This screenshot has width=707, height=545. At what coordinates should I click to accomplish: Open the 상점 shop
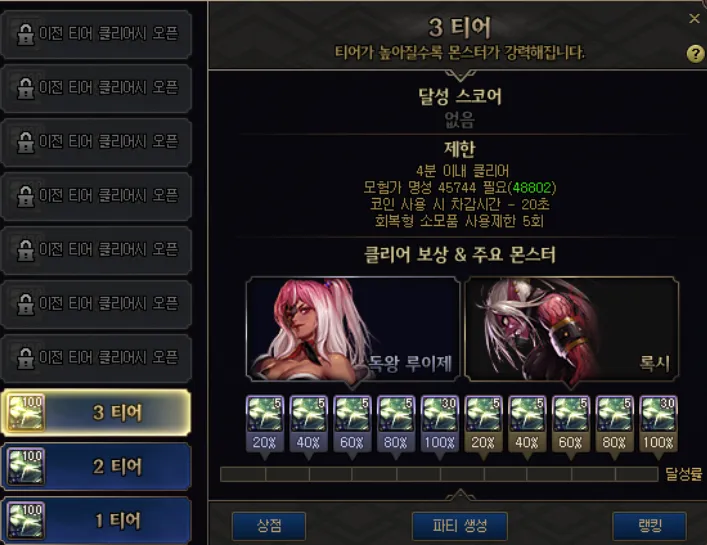(x=268, y=526)
